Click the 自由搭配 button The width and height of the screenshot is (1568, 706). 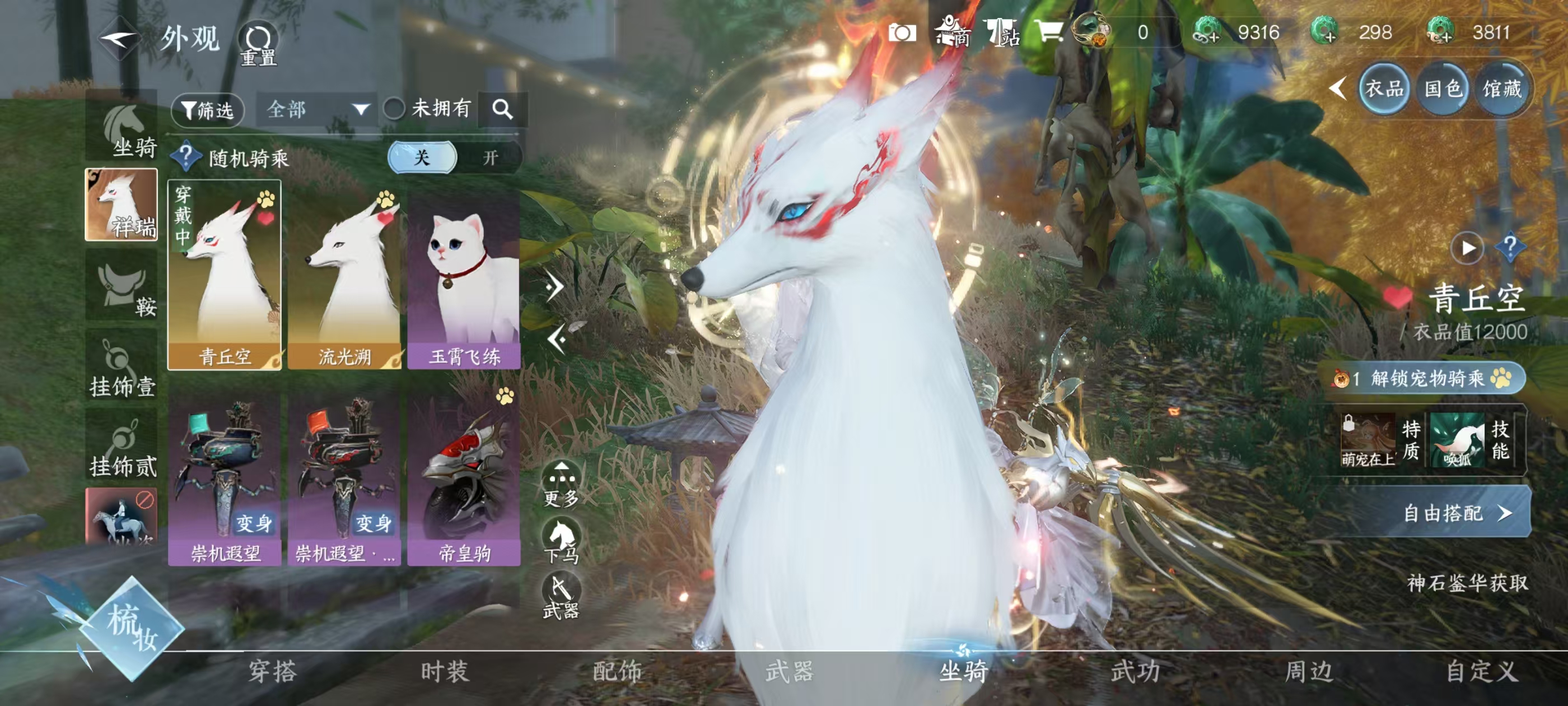pyautogui.click(x=1455, y=513)
